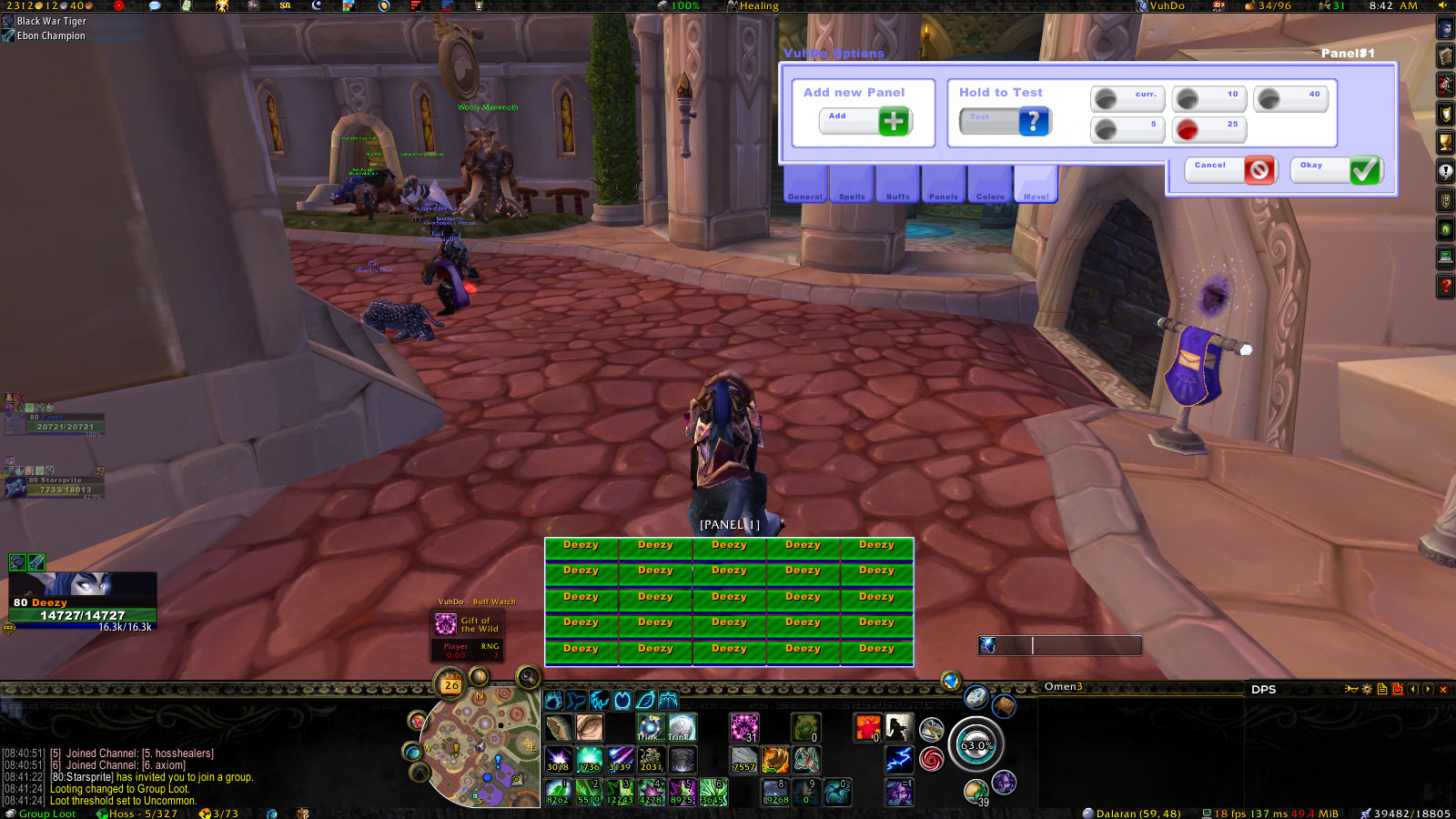
Task: Add a new VuhDo panel
Action: click(x=893, y=121)
